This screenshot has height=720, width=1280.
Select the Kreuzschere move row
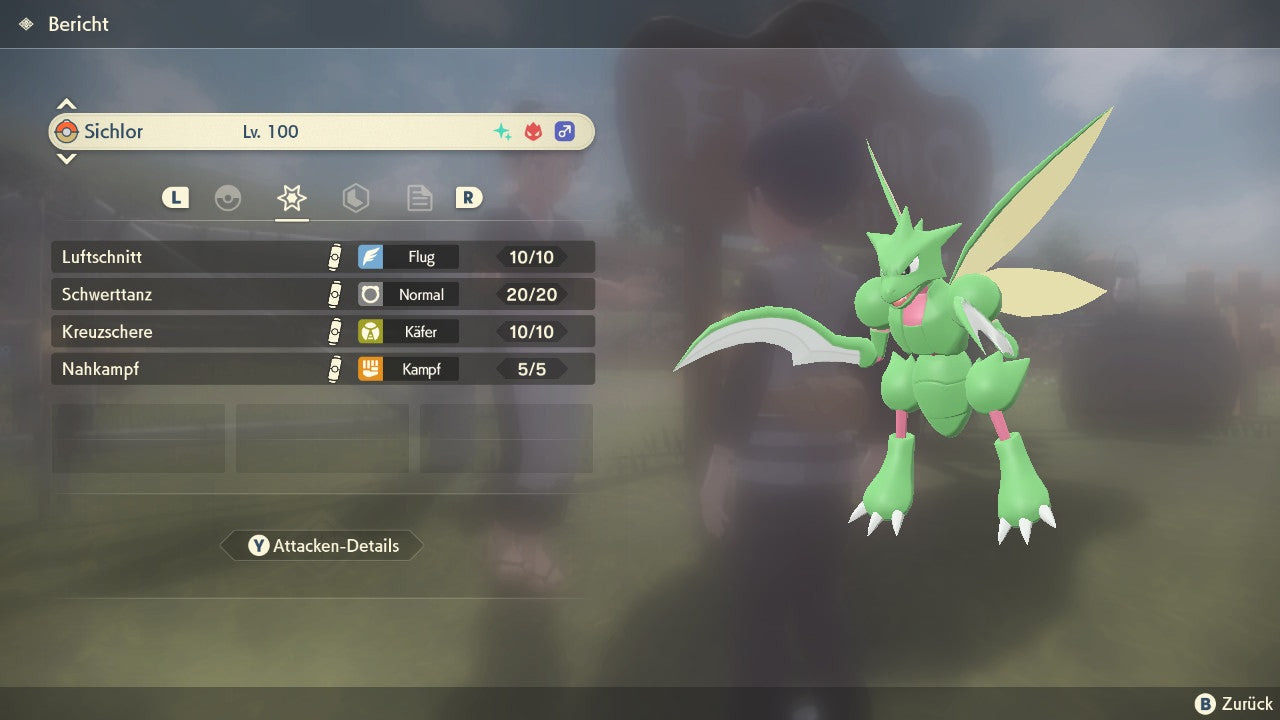click(x=322, y=331)
